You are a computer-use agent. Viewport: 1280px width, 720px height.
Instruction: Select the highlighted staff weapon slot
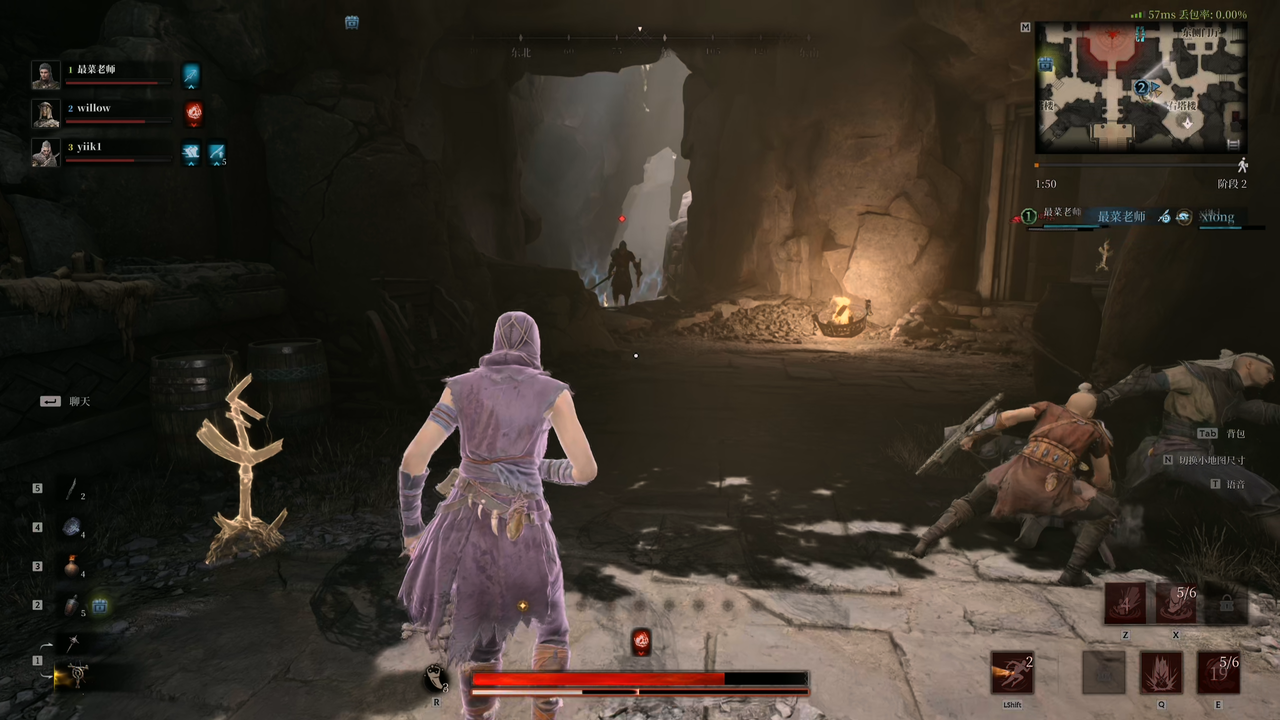[x=74, y=676]
